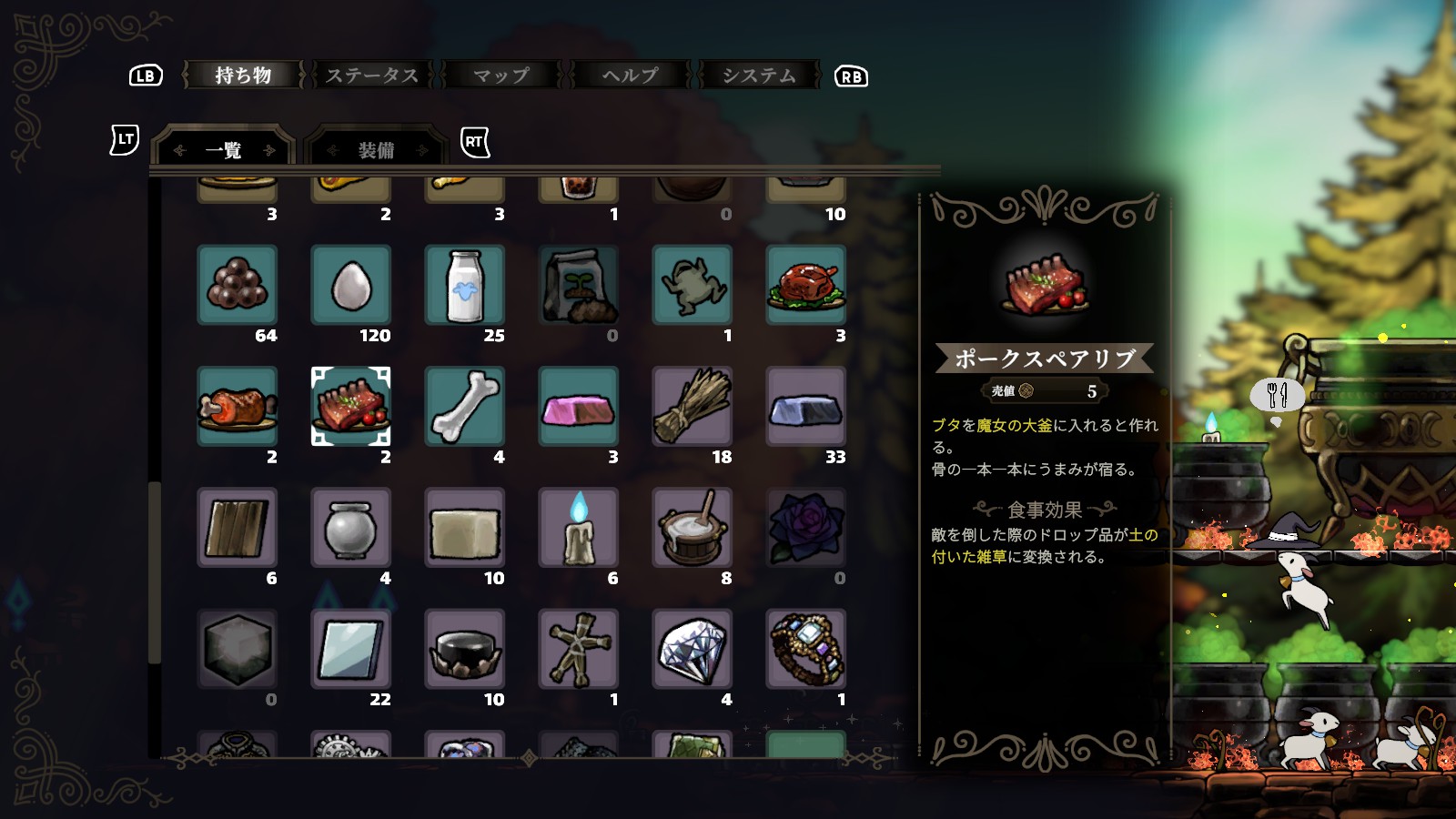Screen dimensions: 1456x819
Task: Select the diamond gem slot
Action: click(x=693, y=648)
